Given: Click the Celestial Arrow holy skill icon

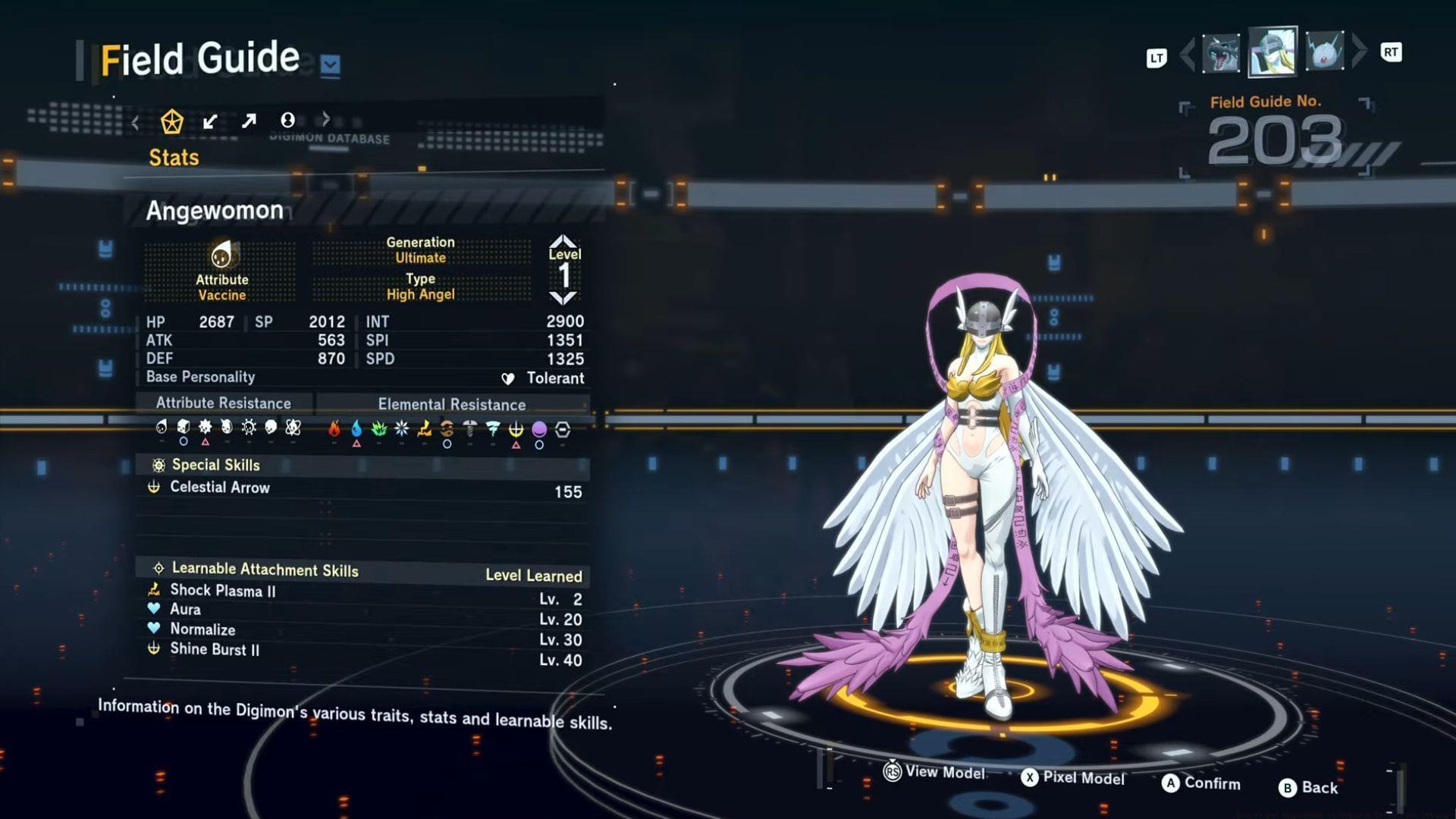Looking at the screenshot, I should [154, 488].
